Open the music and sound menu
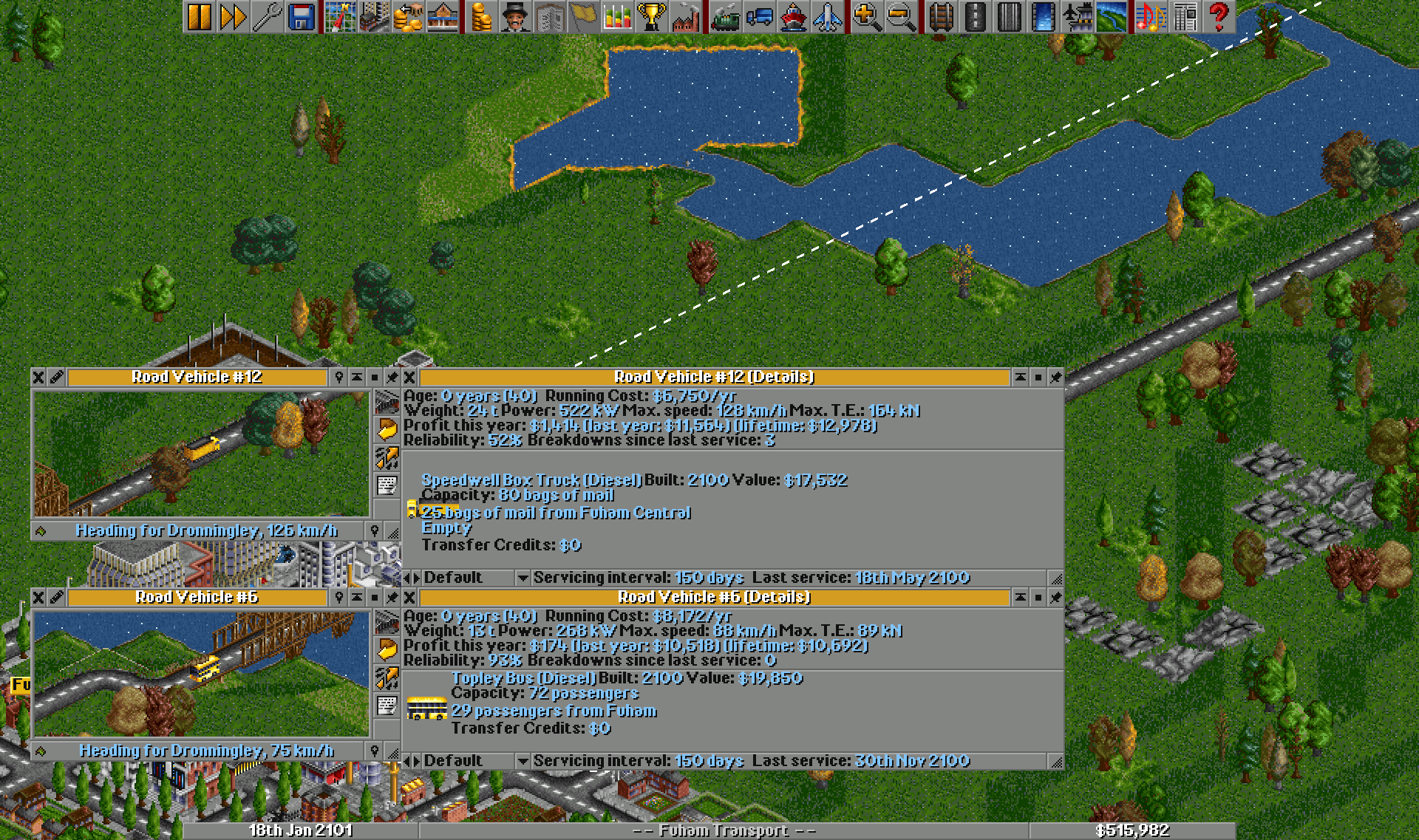The image size is (1419, 840). [1151, 15]
